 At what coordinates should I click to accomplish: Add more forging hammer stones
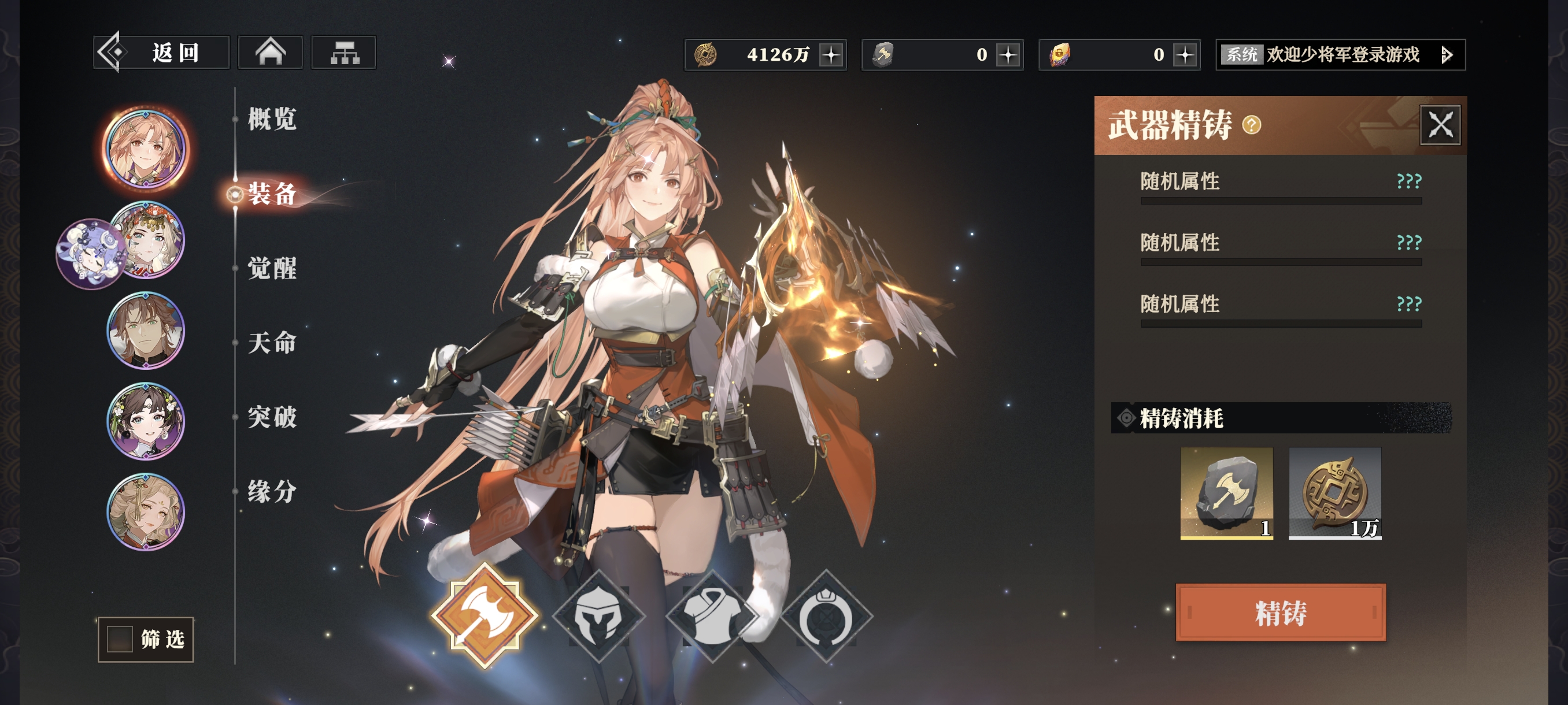1008,55
